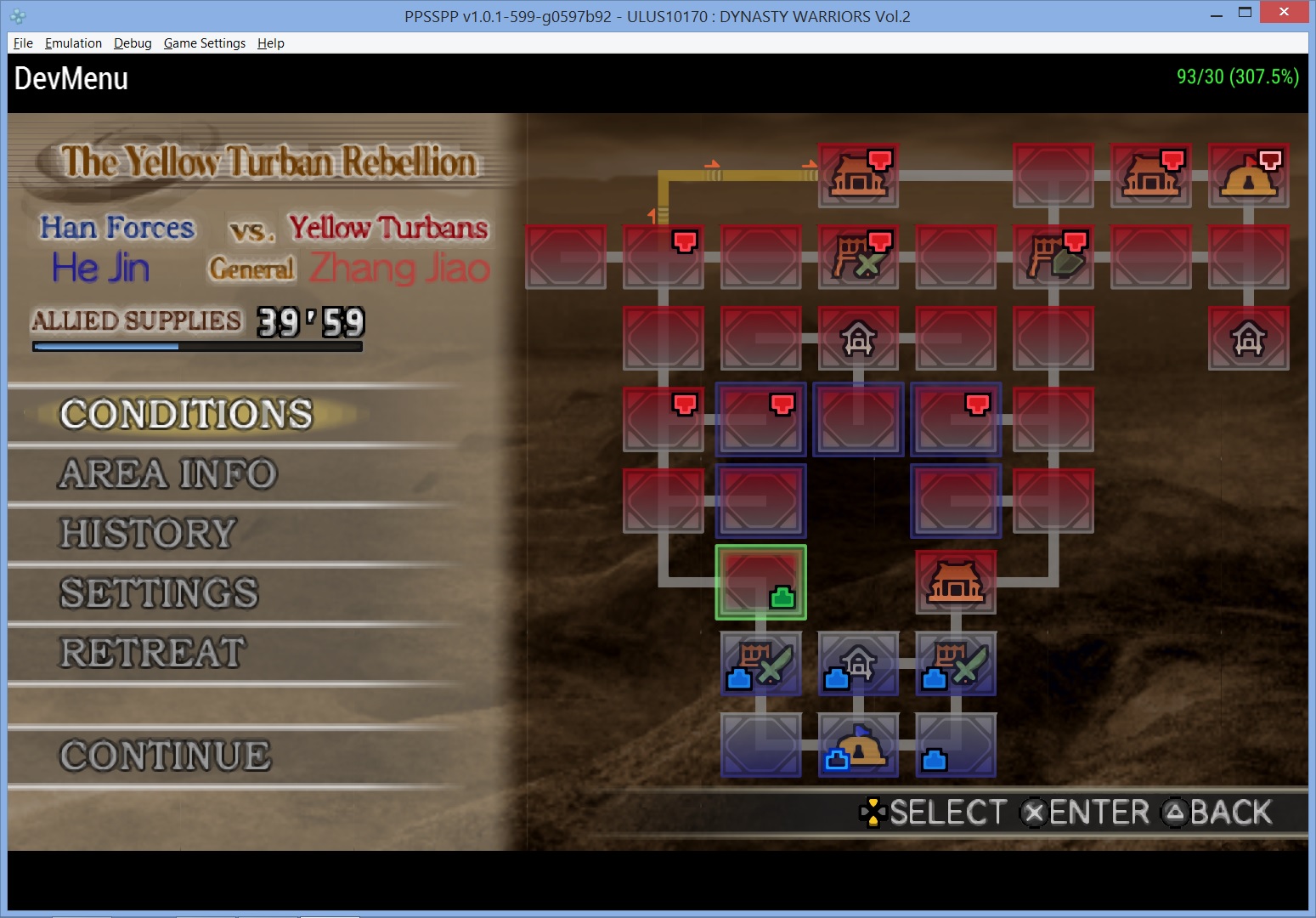Close the PPSSPP window
Viewport: 1316px width, 918px height.
tap(1284, 12)
